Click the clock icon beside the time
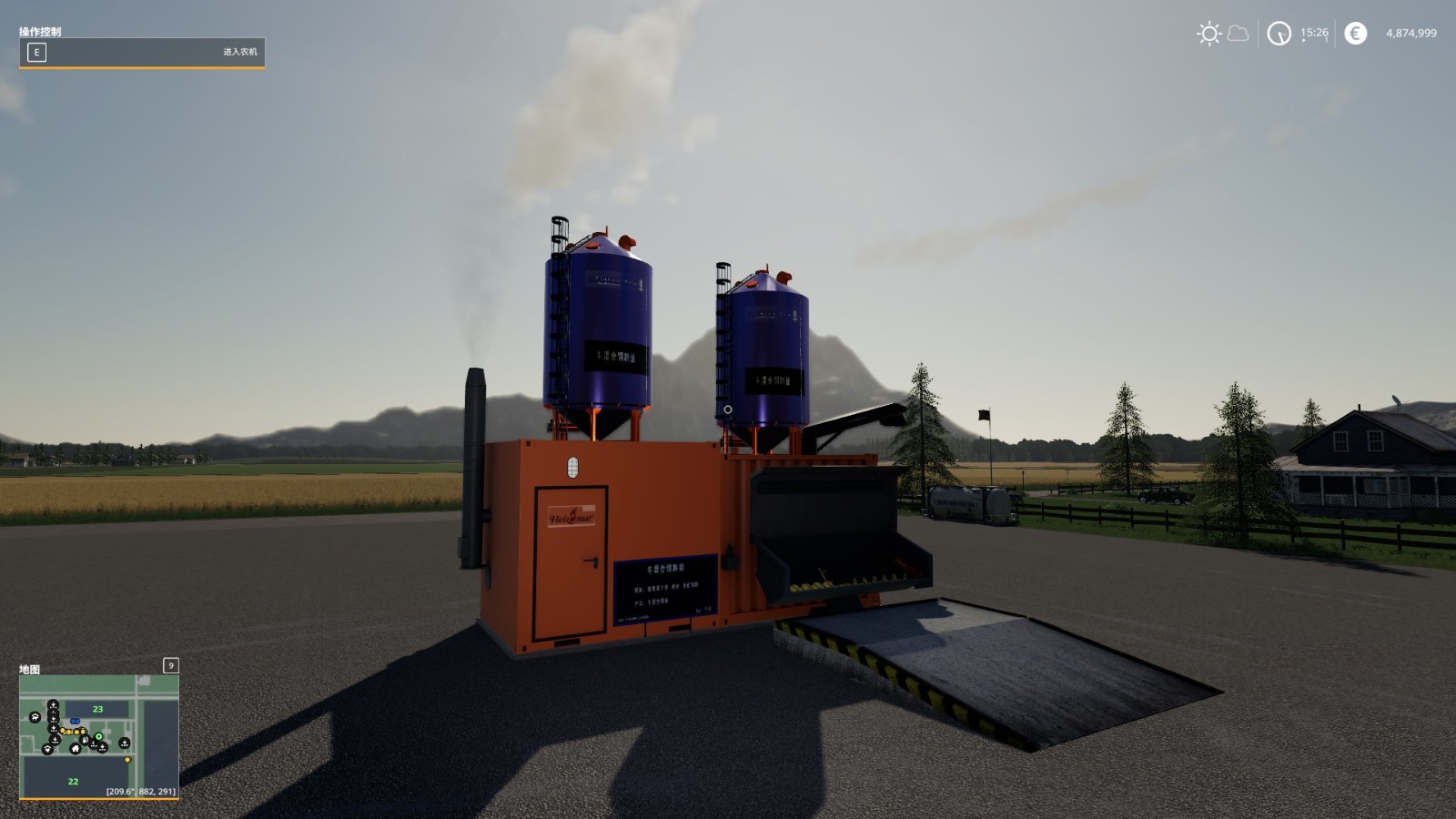The height and width of the screenshot is (819, 1456). pyautogui.click(x=1279, y=32)
